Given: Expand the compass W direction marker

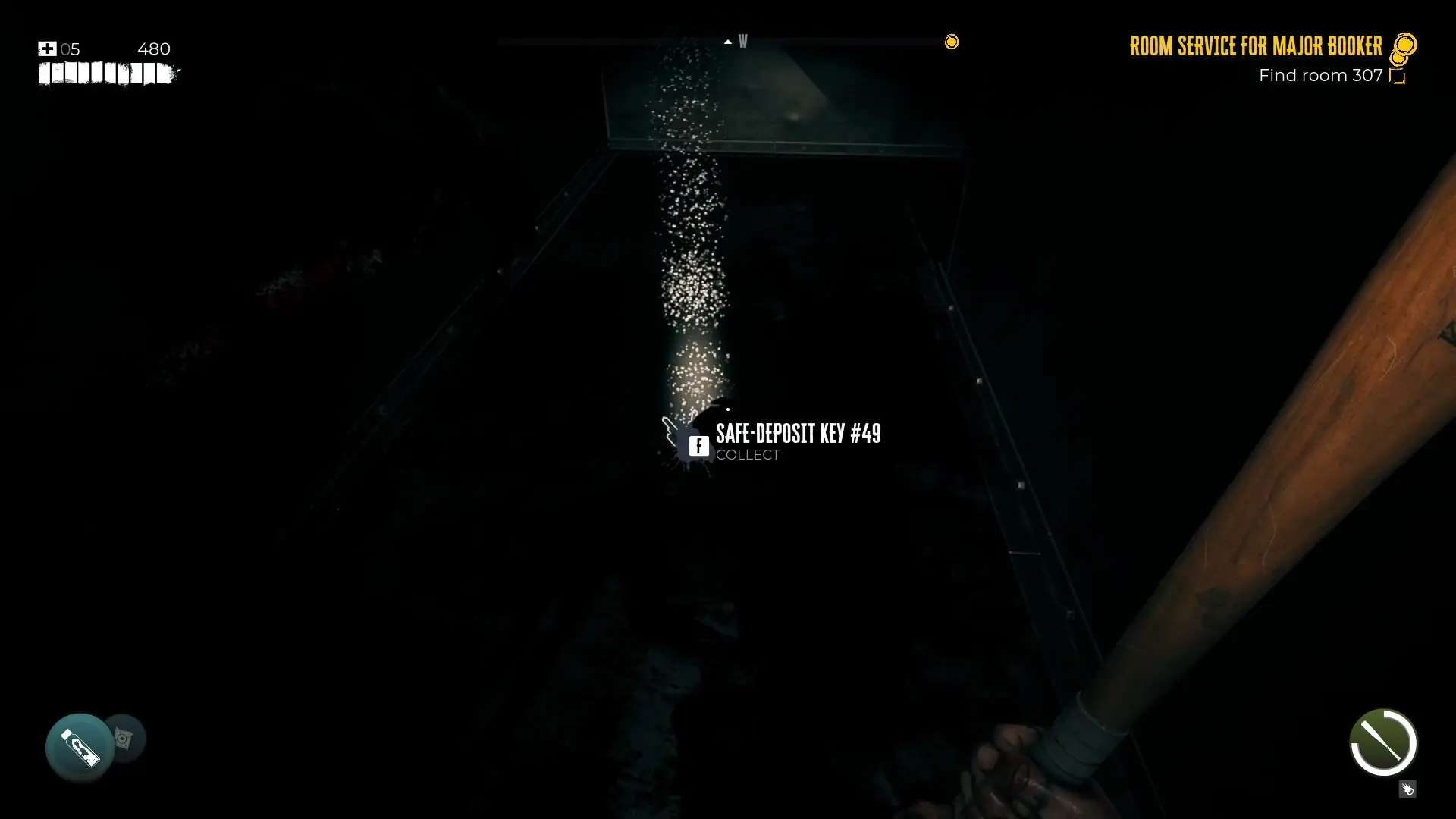Looking at the screenshot, I should [x=743, y=42].
